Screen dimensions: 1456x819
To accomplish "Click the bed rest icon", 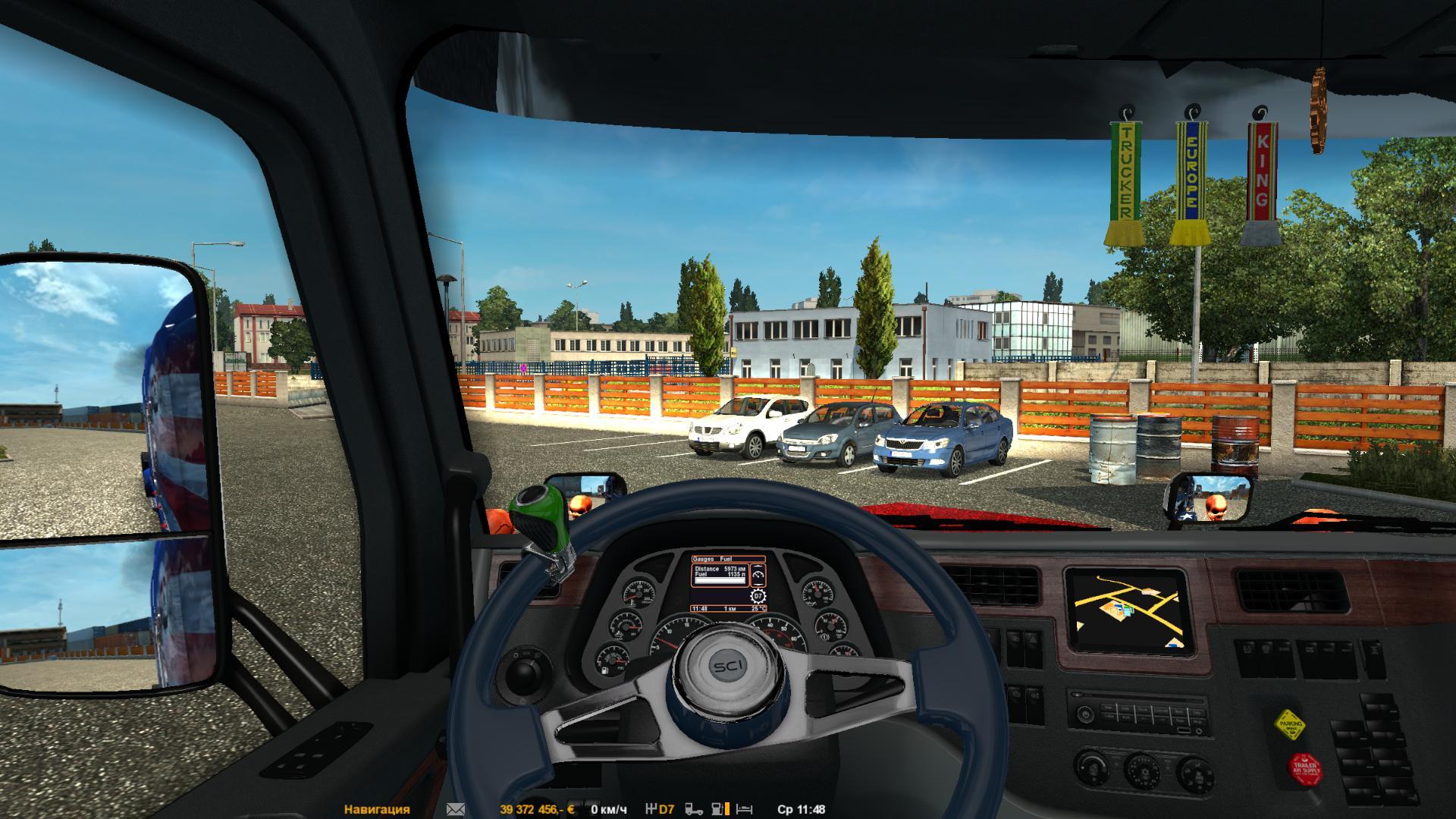I will coord(745,809).
